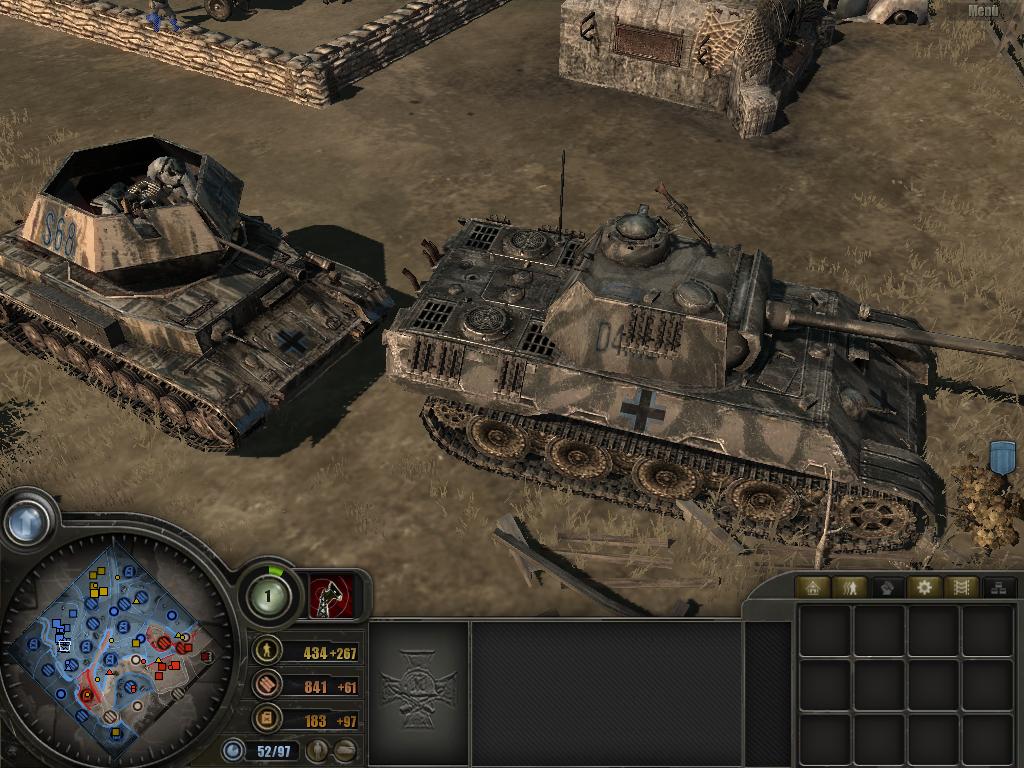Select the infantry filter icon beside population
Screen dimensions: 1024x768
point(318,749)
